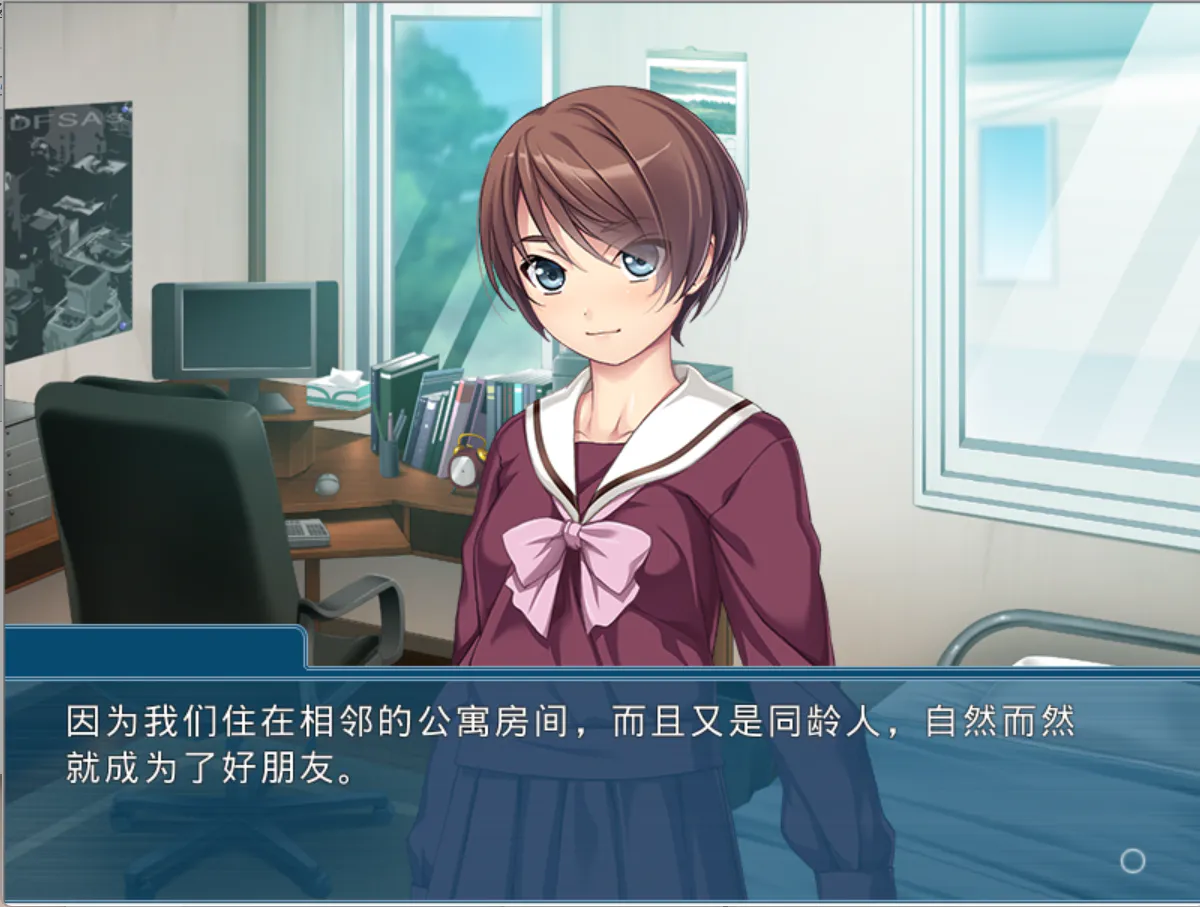Click the circle advance indicator
Viewport: 1200px width, 907px height.
tap(1132, 860)
